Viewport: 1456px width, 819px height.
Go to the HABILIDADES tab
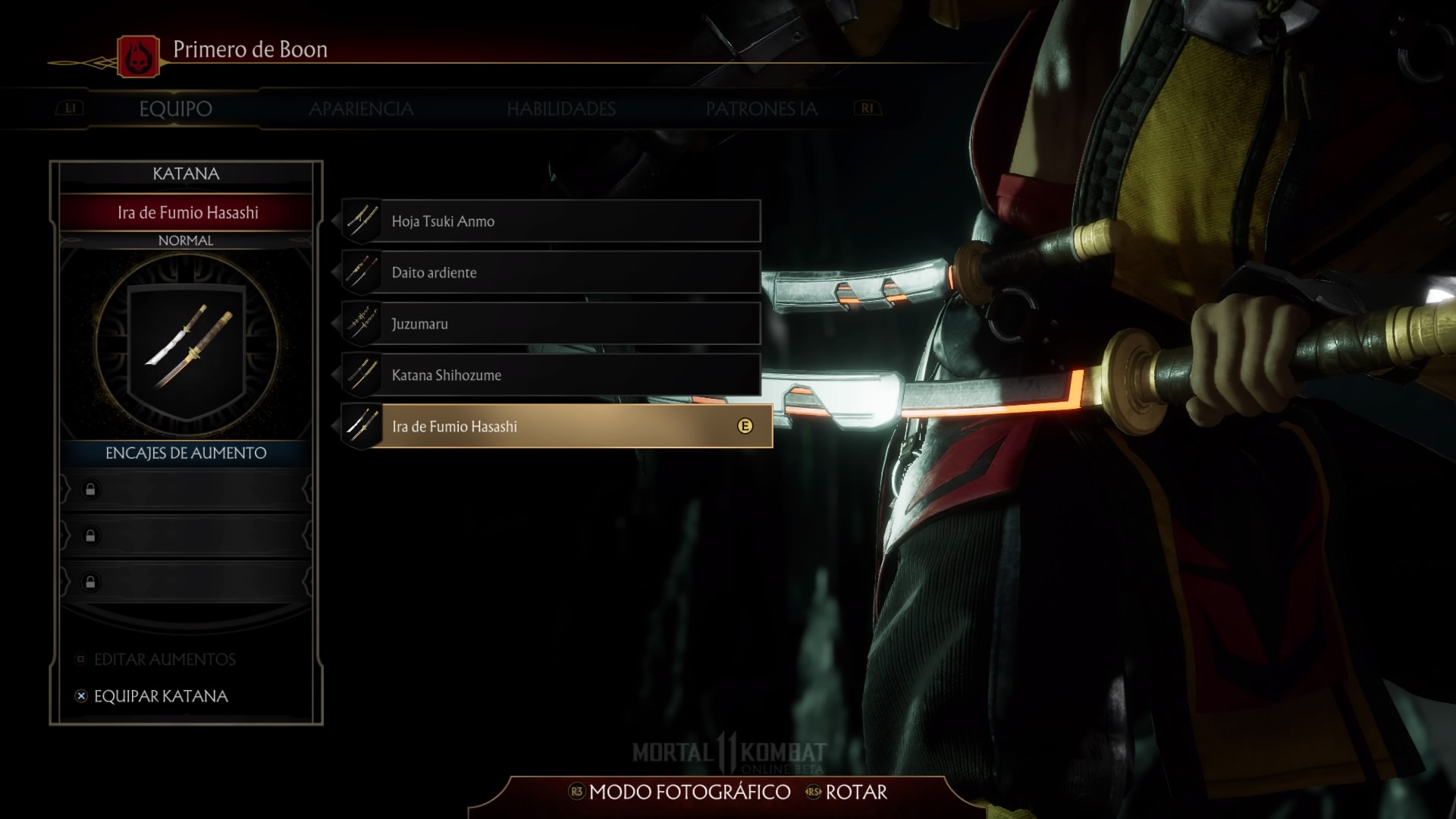click(x=561, y=109)
